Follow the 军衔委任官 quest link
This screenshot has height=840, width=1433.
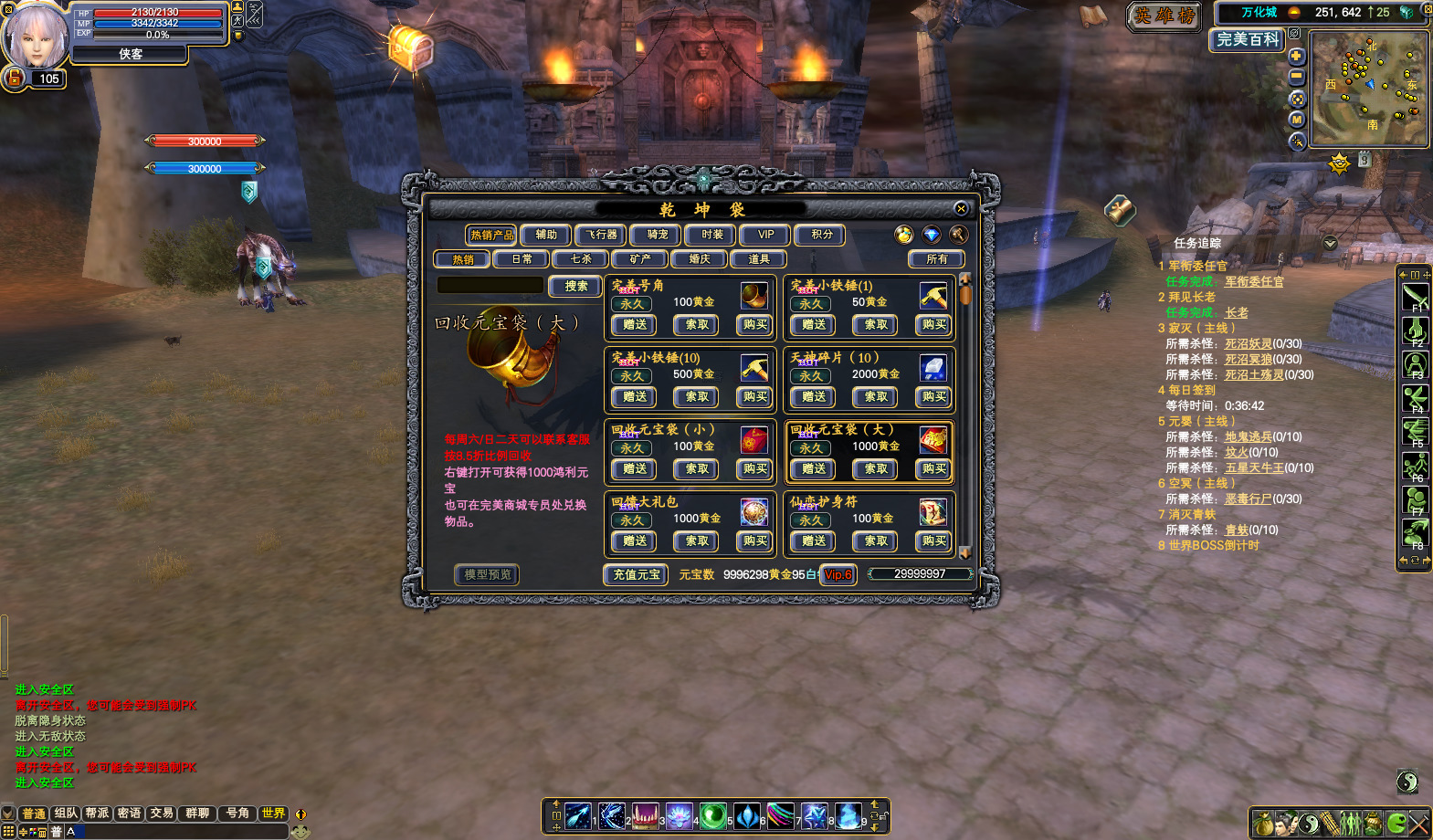(1253, 282)
